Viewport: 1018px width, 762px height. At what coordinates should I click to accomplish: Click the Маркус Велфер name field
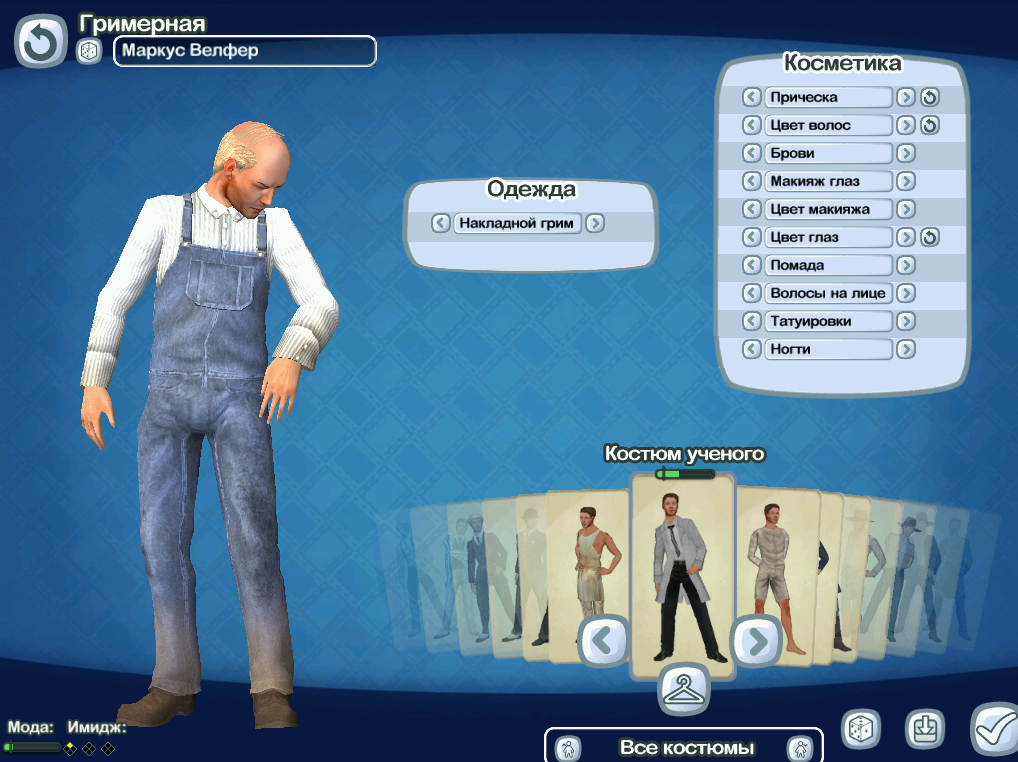pyautogui.click(x=244, y=51)
